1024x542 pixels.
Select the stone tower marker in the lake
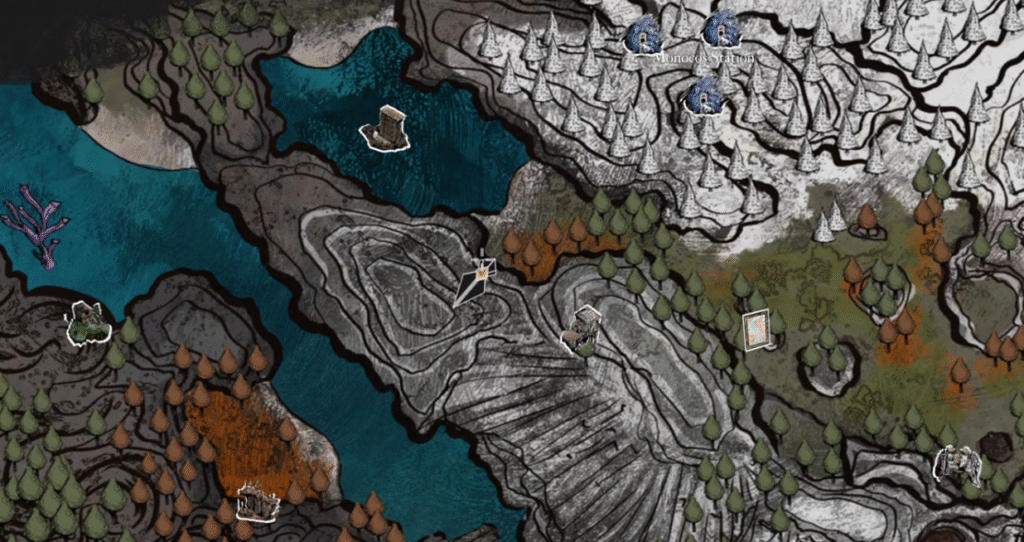[386, 129]
